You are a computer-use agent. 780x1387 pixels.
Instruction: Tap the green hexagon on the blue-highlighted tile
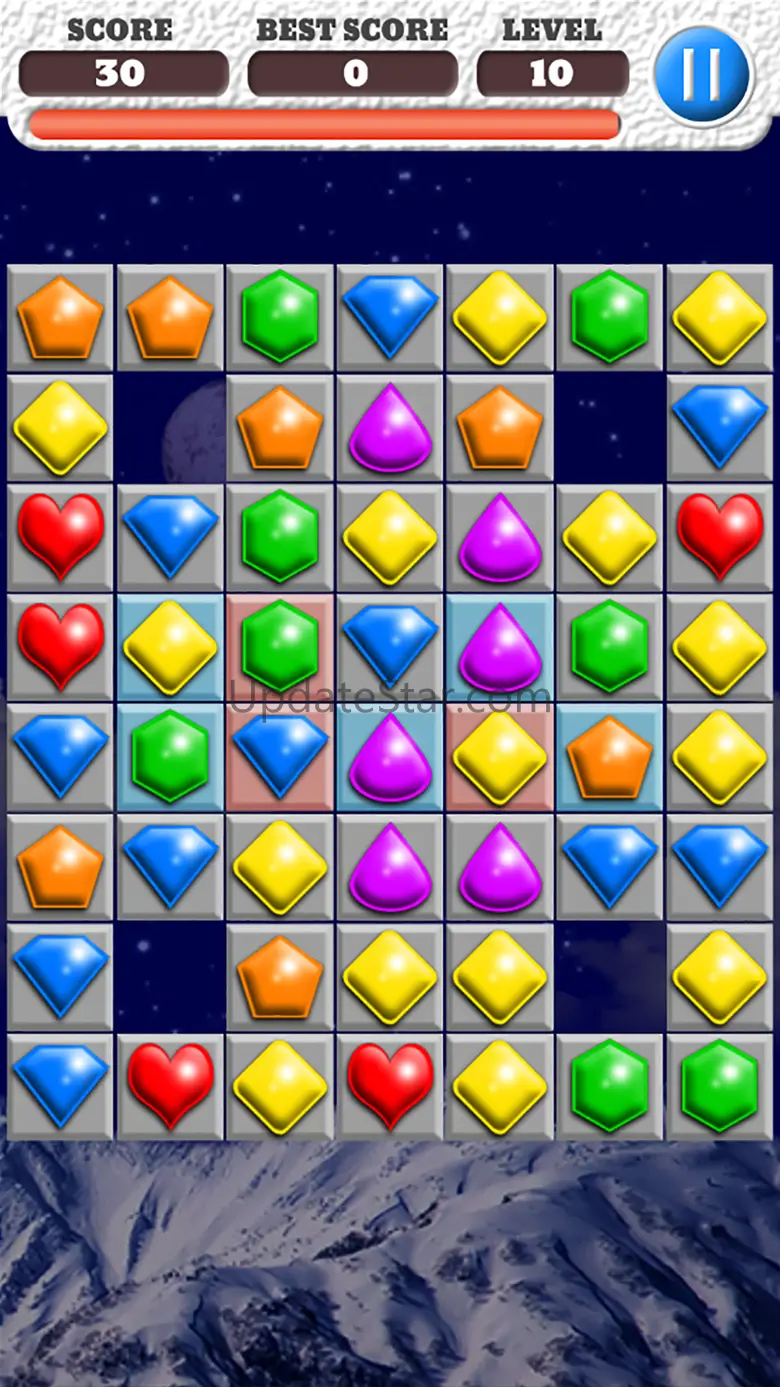pos(170,757)
